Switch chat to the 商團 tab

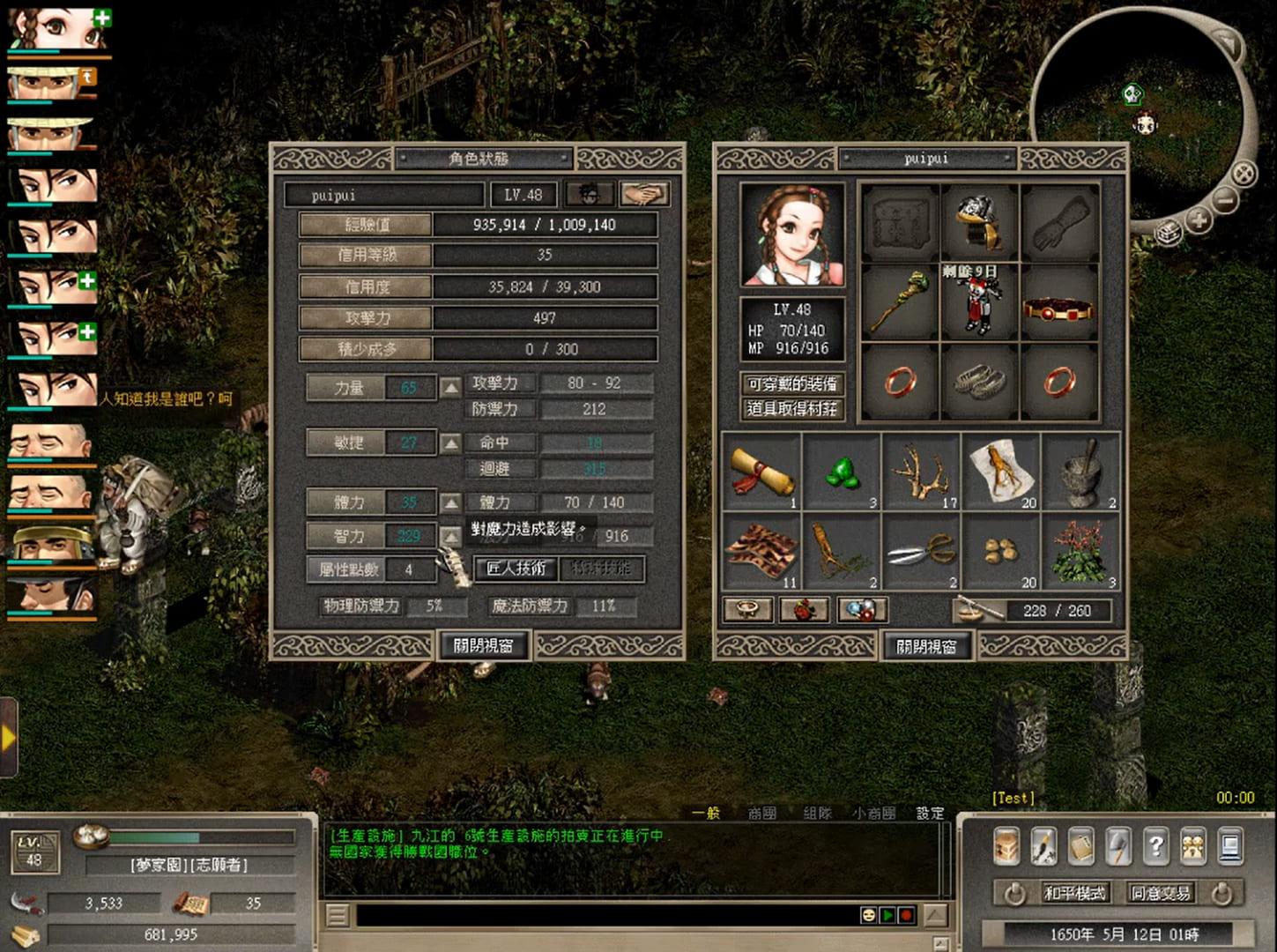click(x=761, y=813)
